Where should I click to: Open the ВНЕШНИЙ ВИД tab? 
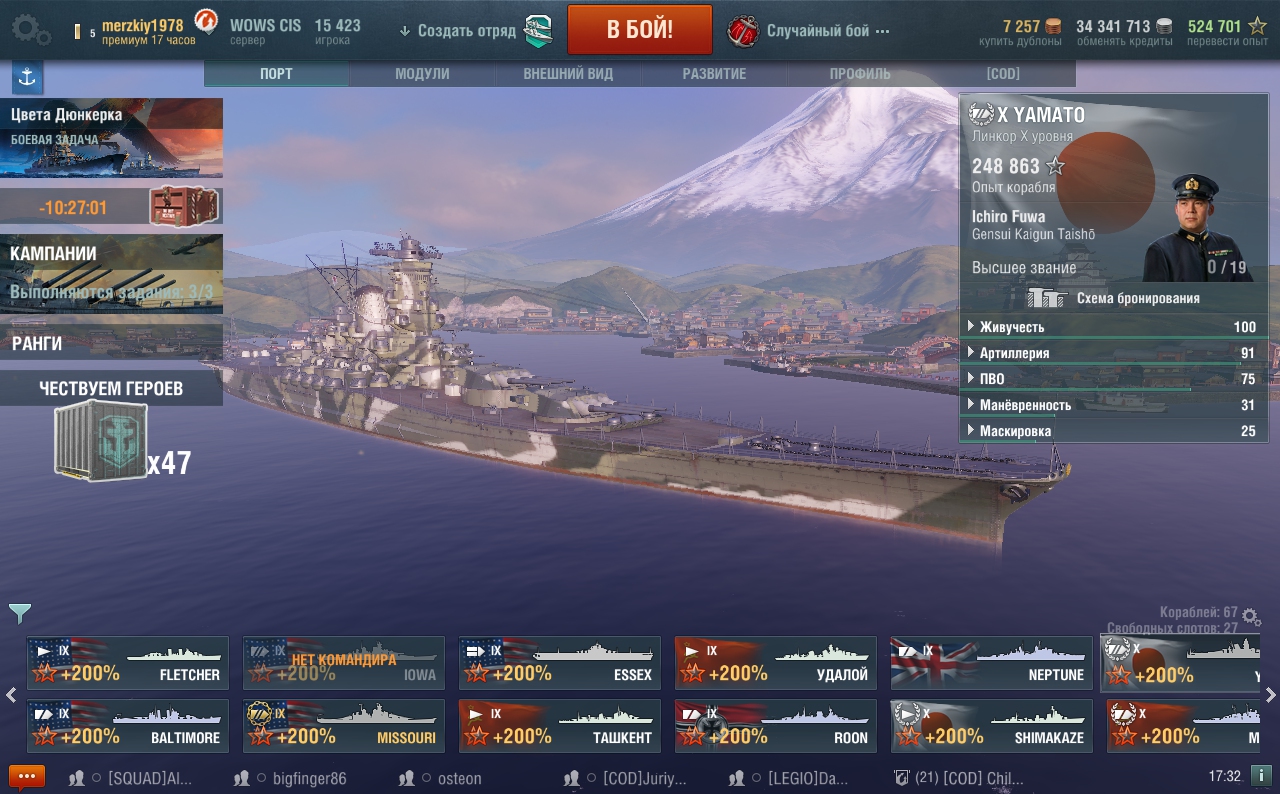coord(568,74)
